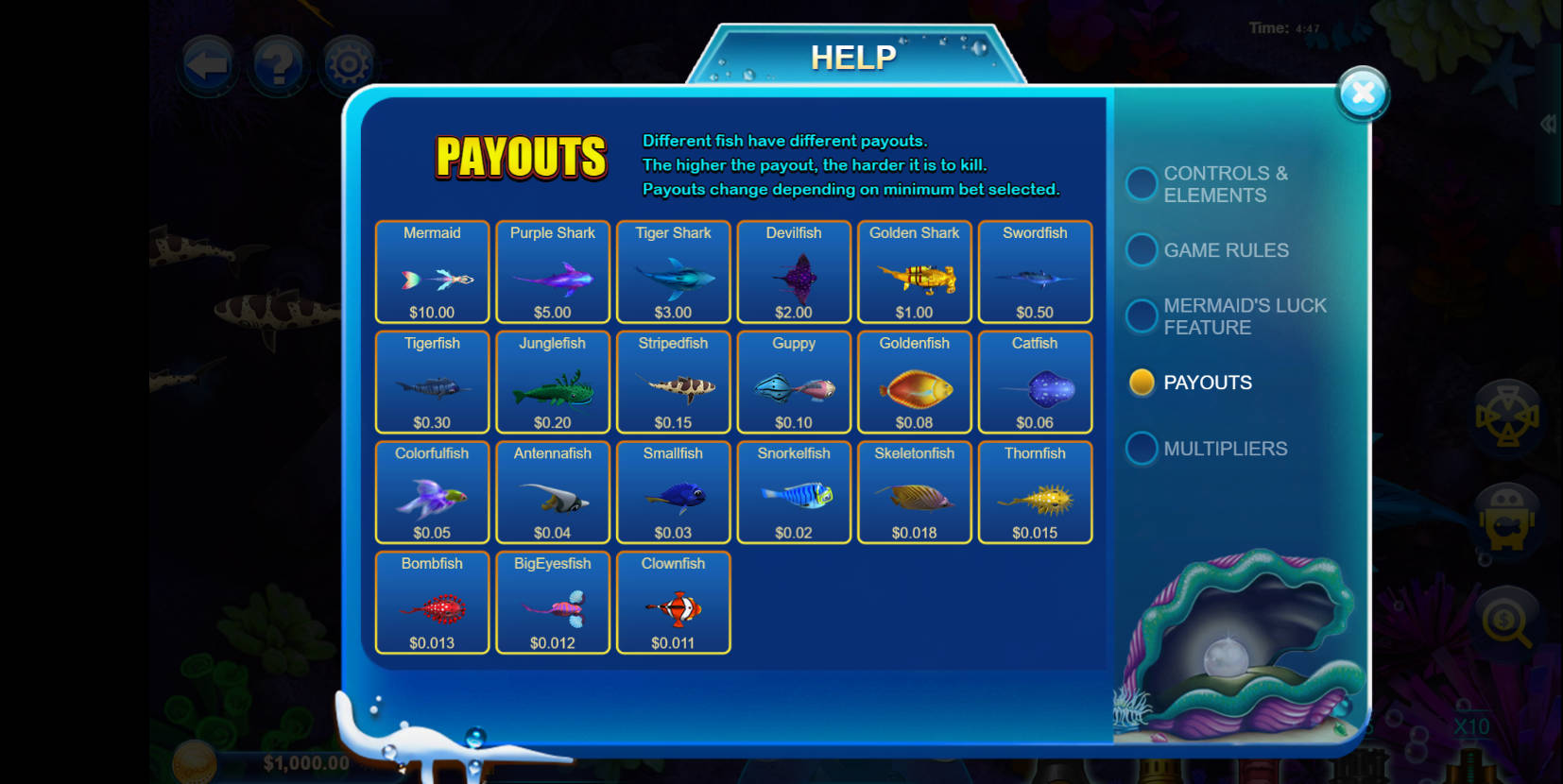Open the settings gear icon
The image size is (1563, 784).
[x=347, y=64]
